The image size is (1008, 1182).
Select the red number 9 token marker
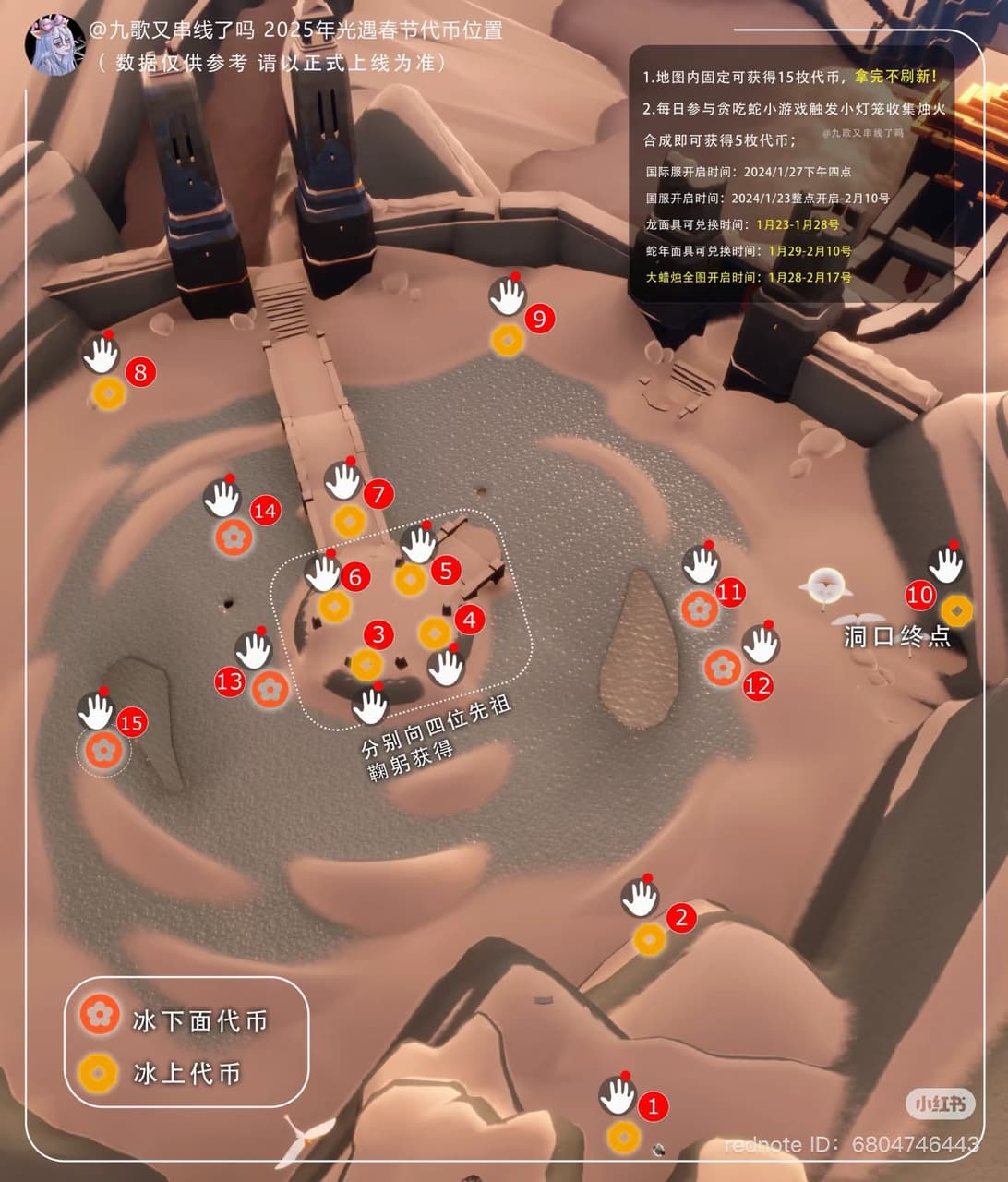coord(539,320)
